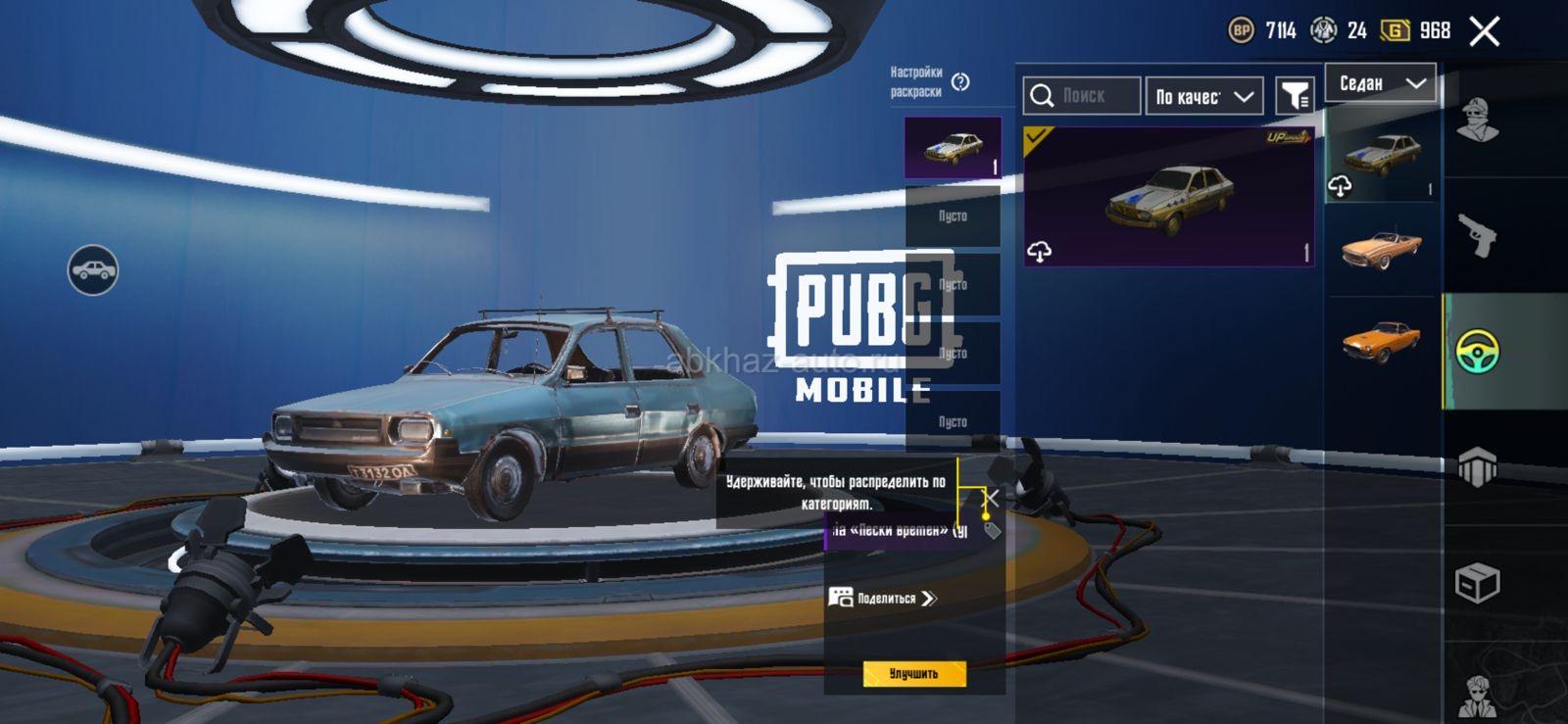Show help for Настройки раскраски
The image size is (1568, 724).
pyautogui.click(x=960, y=82)
